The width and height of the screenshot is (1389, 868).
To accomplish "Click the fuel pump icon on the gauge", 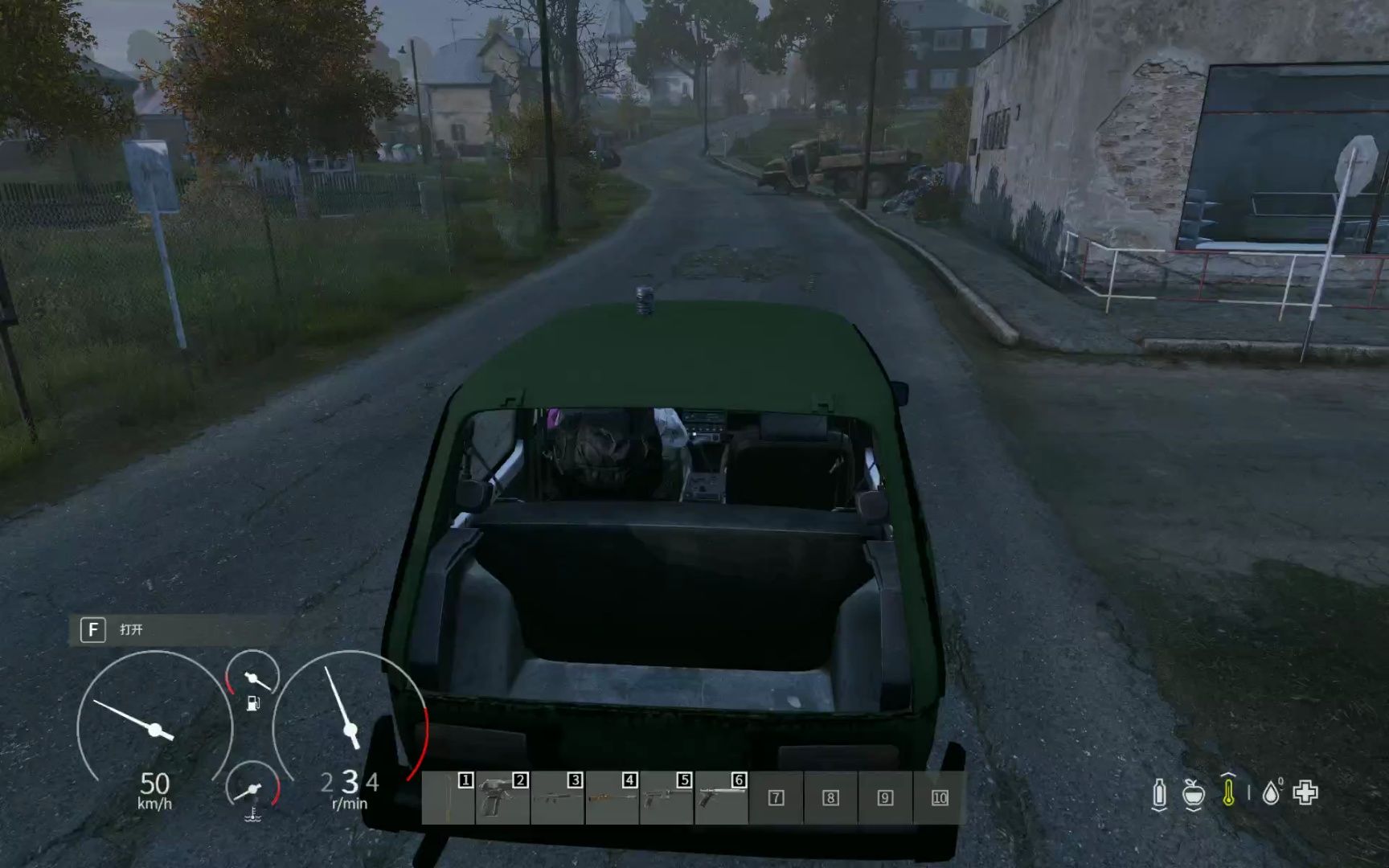I will [253, 703].
